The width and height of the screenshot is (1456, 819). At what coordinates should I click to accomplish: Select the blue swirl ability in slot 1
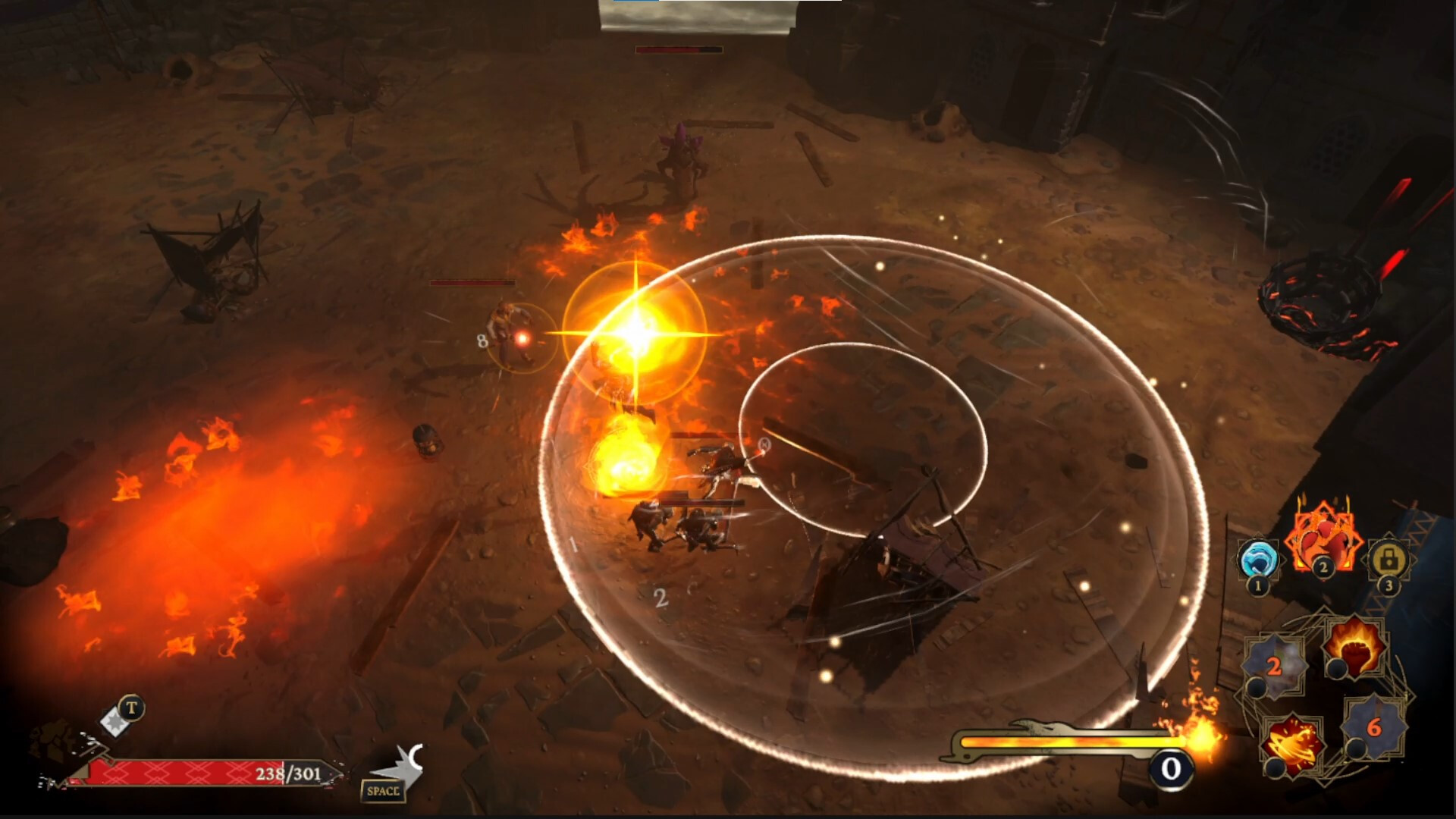1258,559
